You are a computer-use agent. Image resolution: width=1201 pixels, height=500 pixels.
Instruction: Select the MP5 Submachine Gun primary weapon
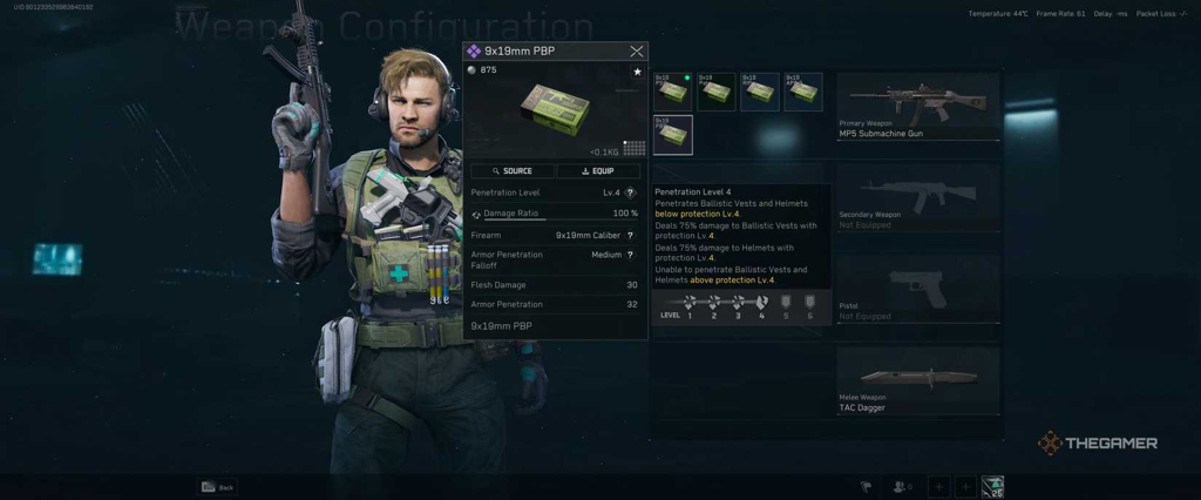pos(917,106)
